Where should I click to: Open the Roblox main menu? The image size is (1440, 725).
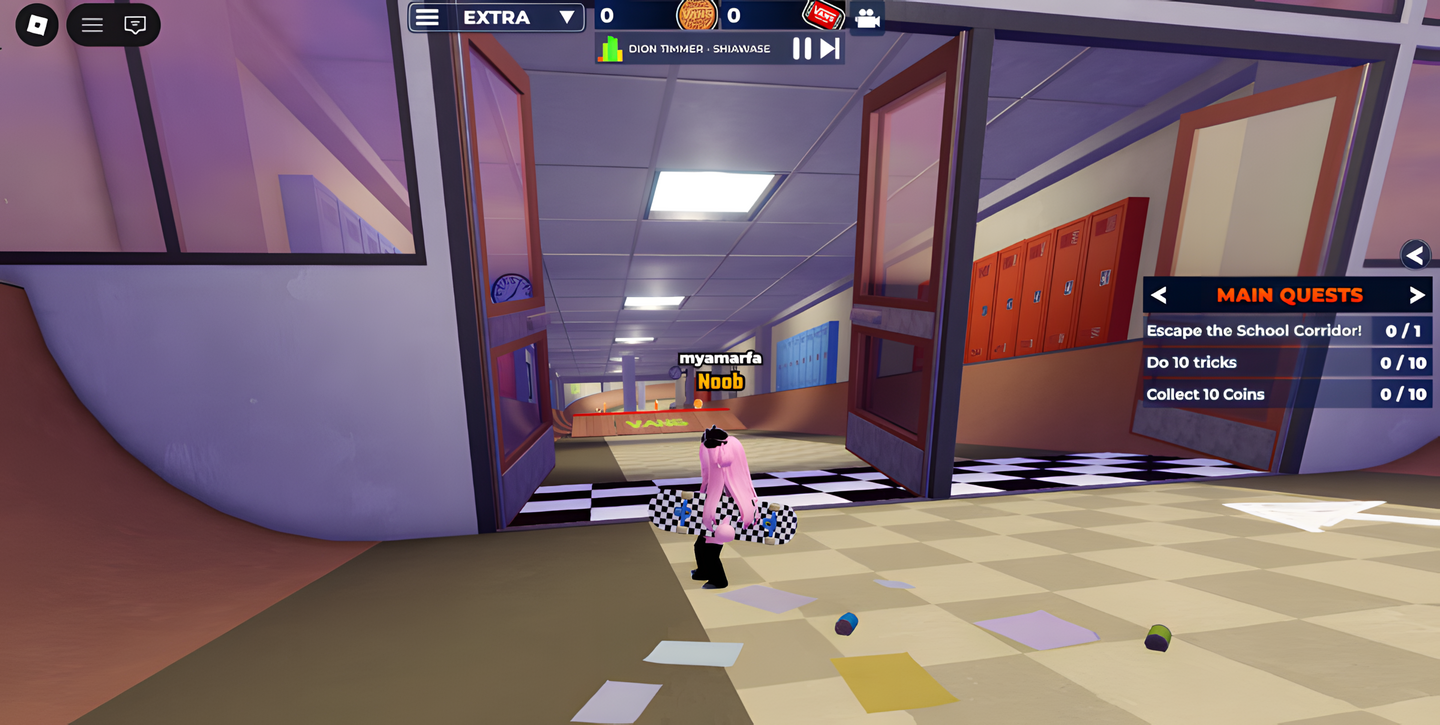(37, 25)
